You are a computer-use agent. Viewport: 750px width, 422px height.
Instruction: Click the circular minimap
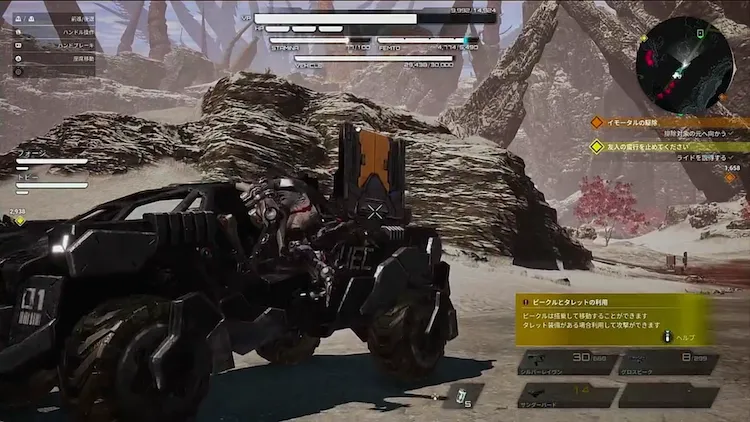click(x=684, y=63)
